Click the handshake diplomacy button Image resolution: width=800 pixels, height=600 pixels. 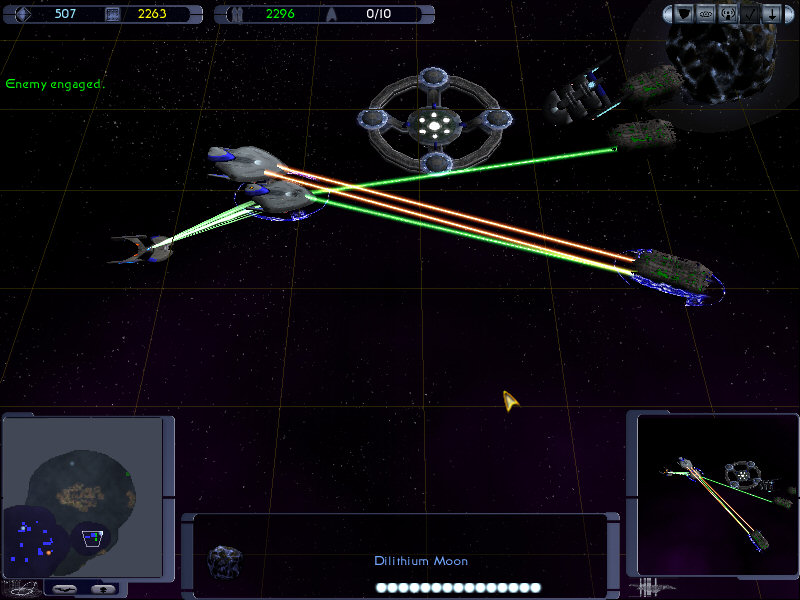tap(707, 15)
